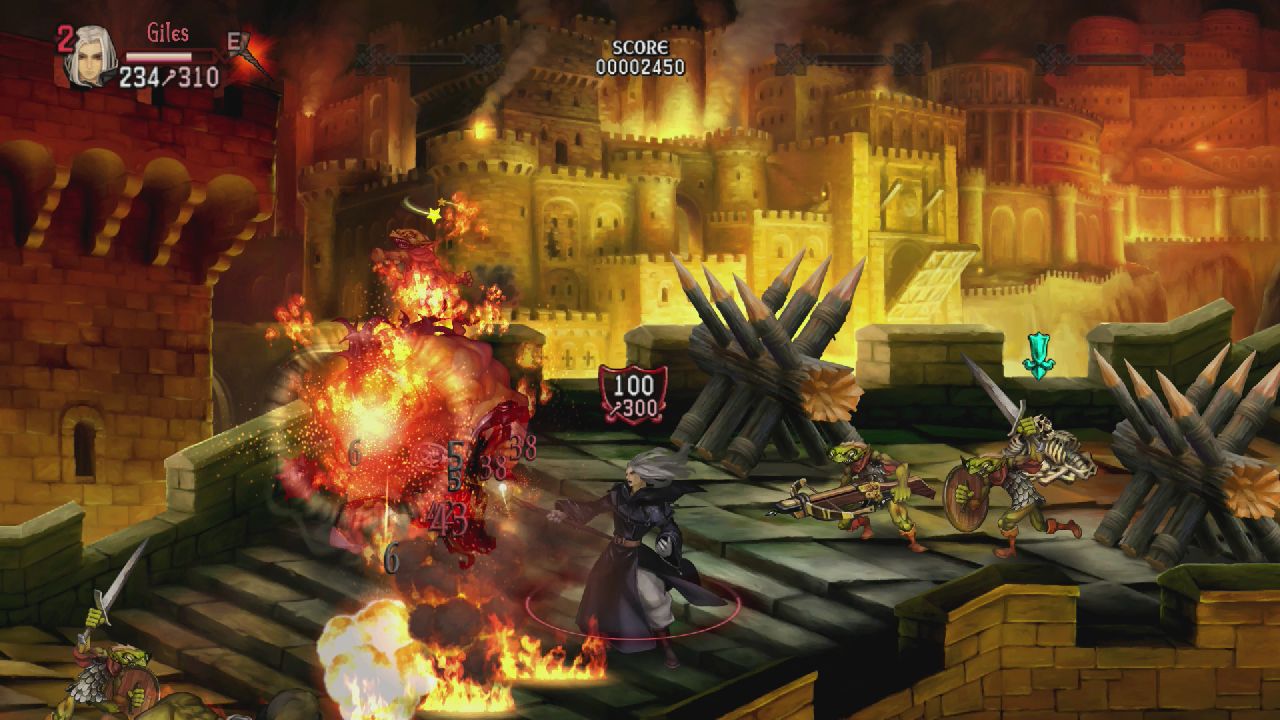Click the pink health bar of Giles

coord(160,55)
